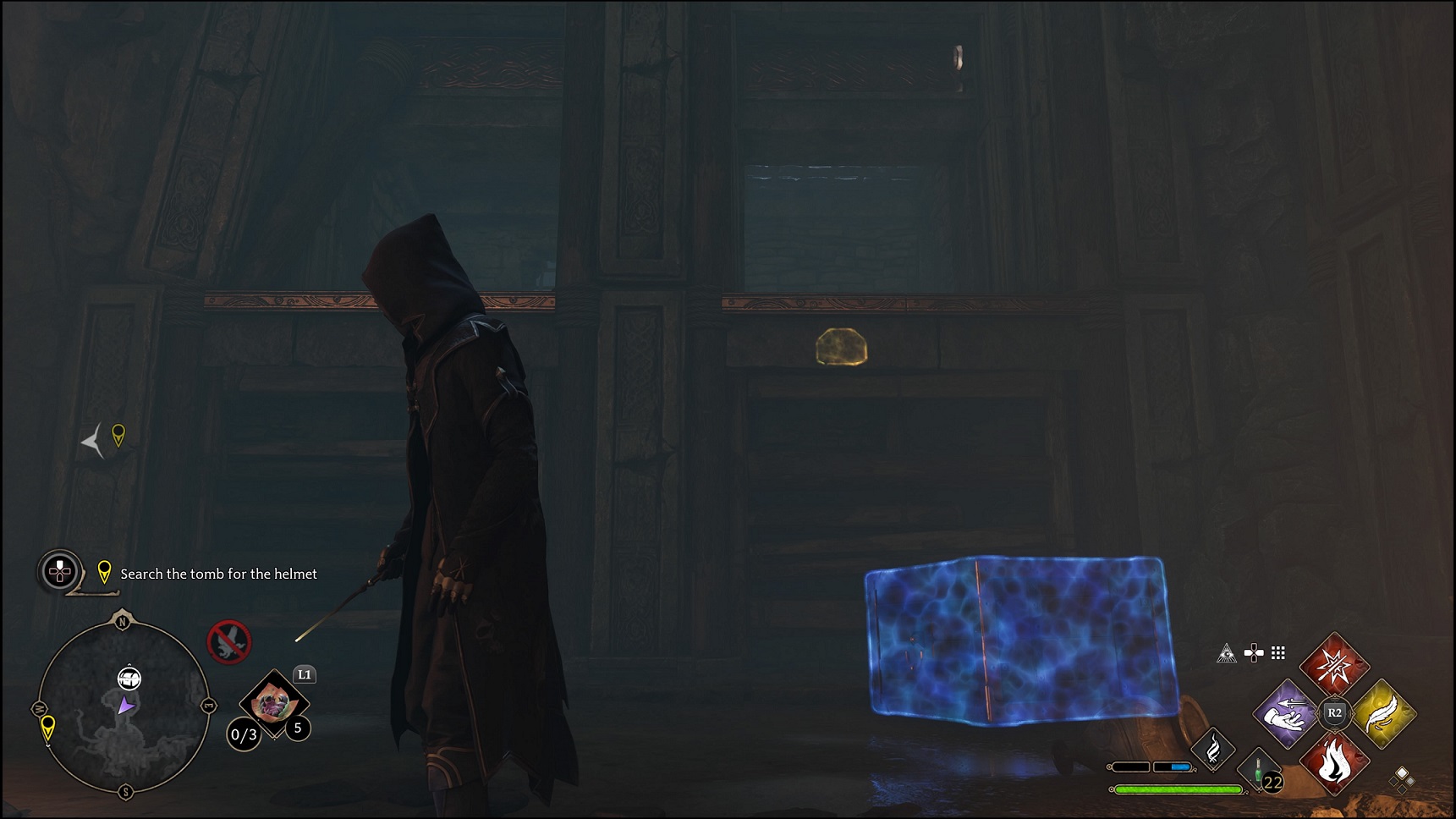Open the talent point diamond cluster
1456x819 pixels.
point(1402,781)
